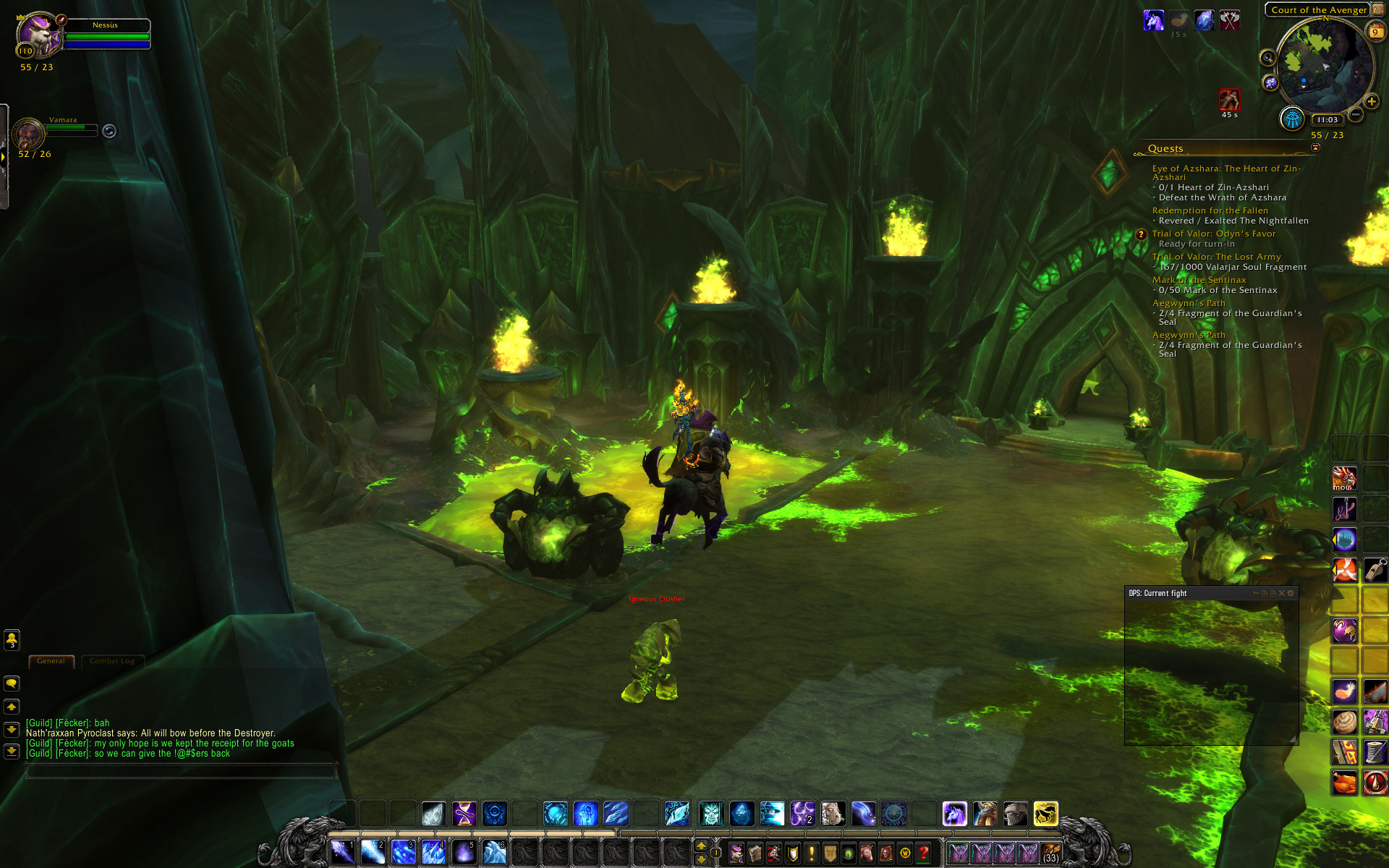Collapse the Quests tracker header
This screenshot has height=868, width=1389.
tap(1315, 148)
